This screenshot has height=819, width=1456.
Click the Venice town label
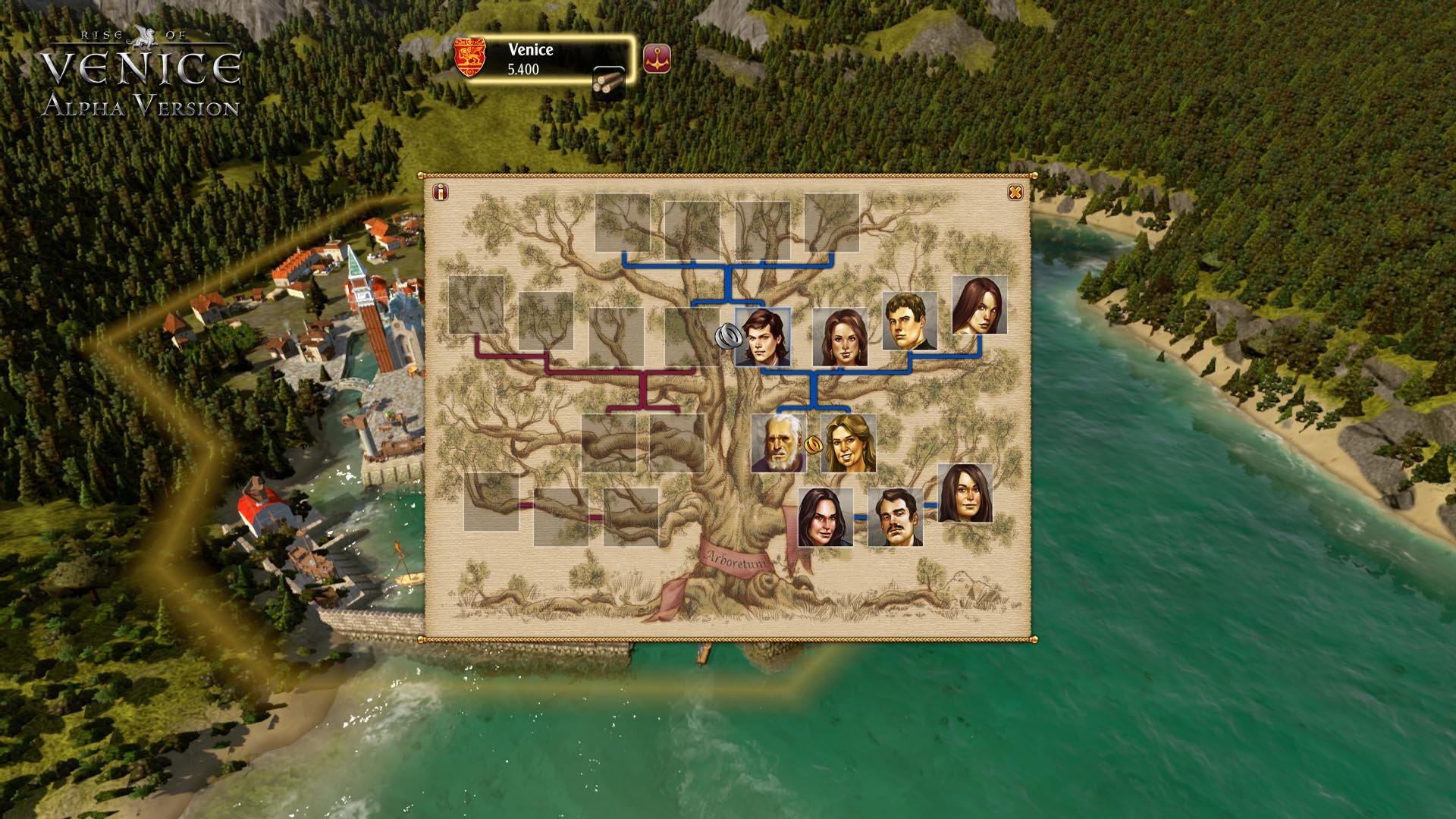(530, 50)
